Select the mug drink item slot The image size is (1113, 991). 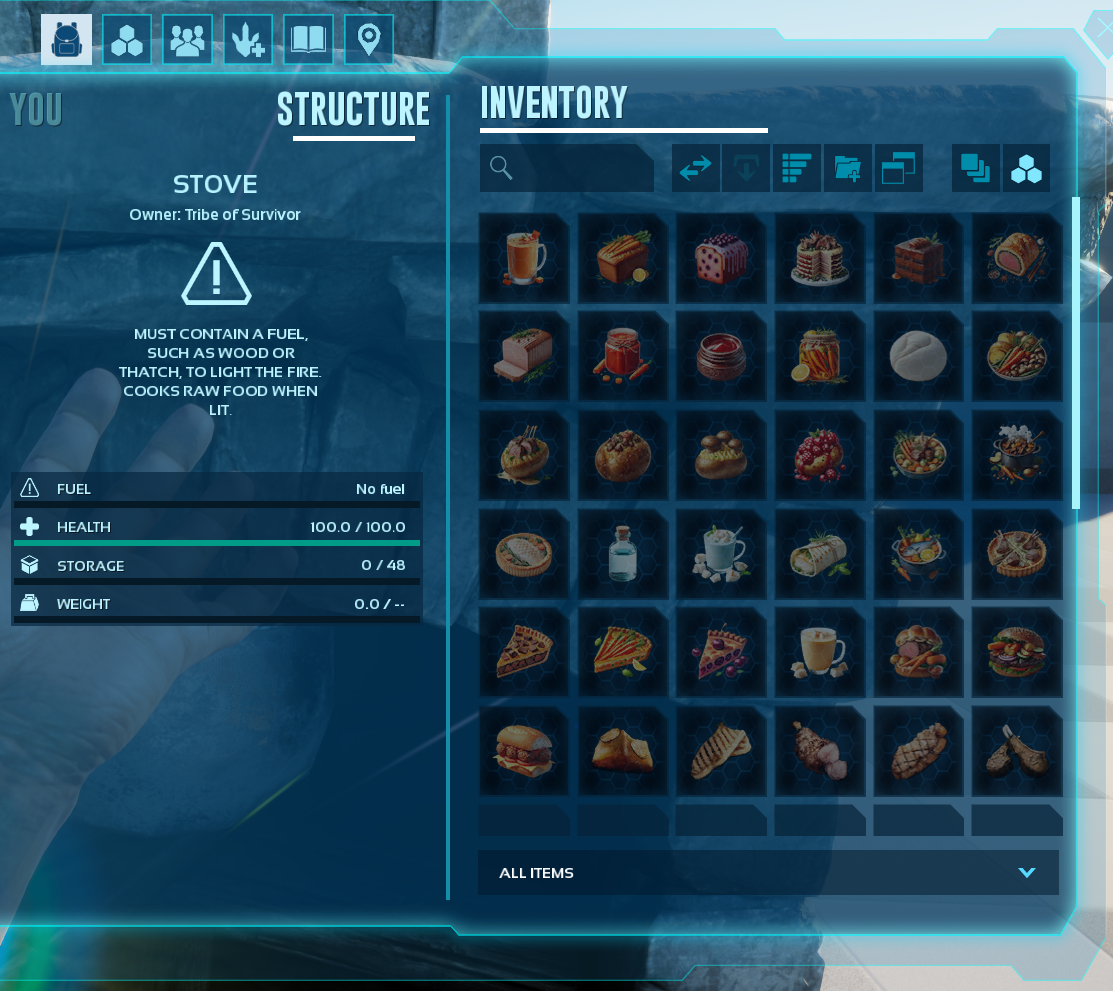pos(524,257)
